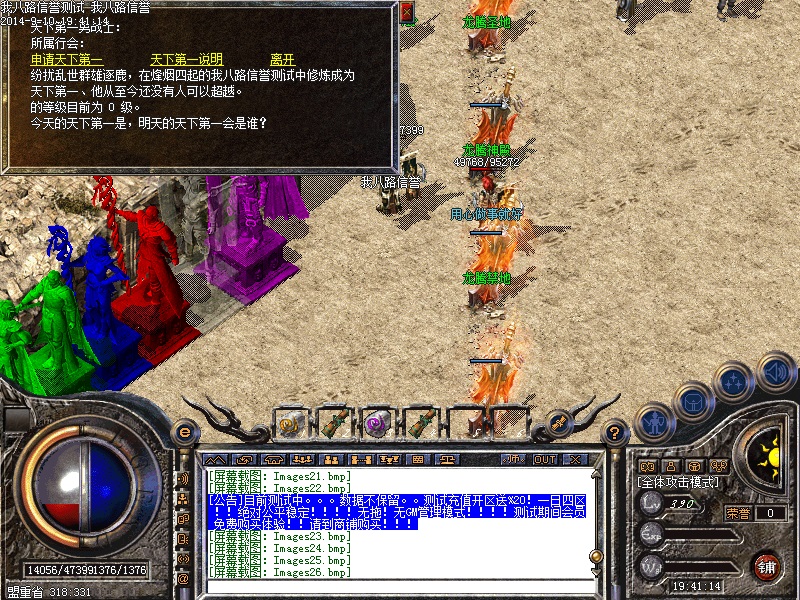The width and height of the screenshot is (800, 600).
Task: Open the bag inventory icon
Action: [x=691, y=400]
